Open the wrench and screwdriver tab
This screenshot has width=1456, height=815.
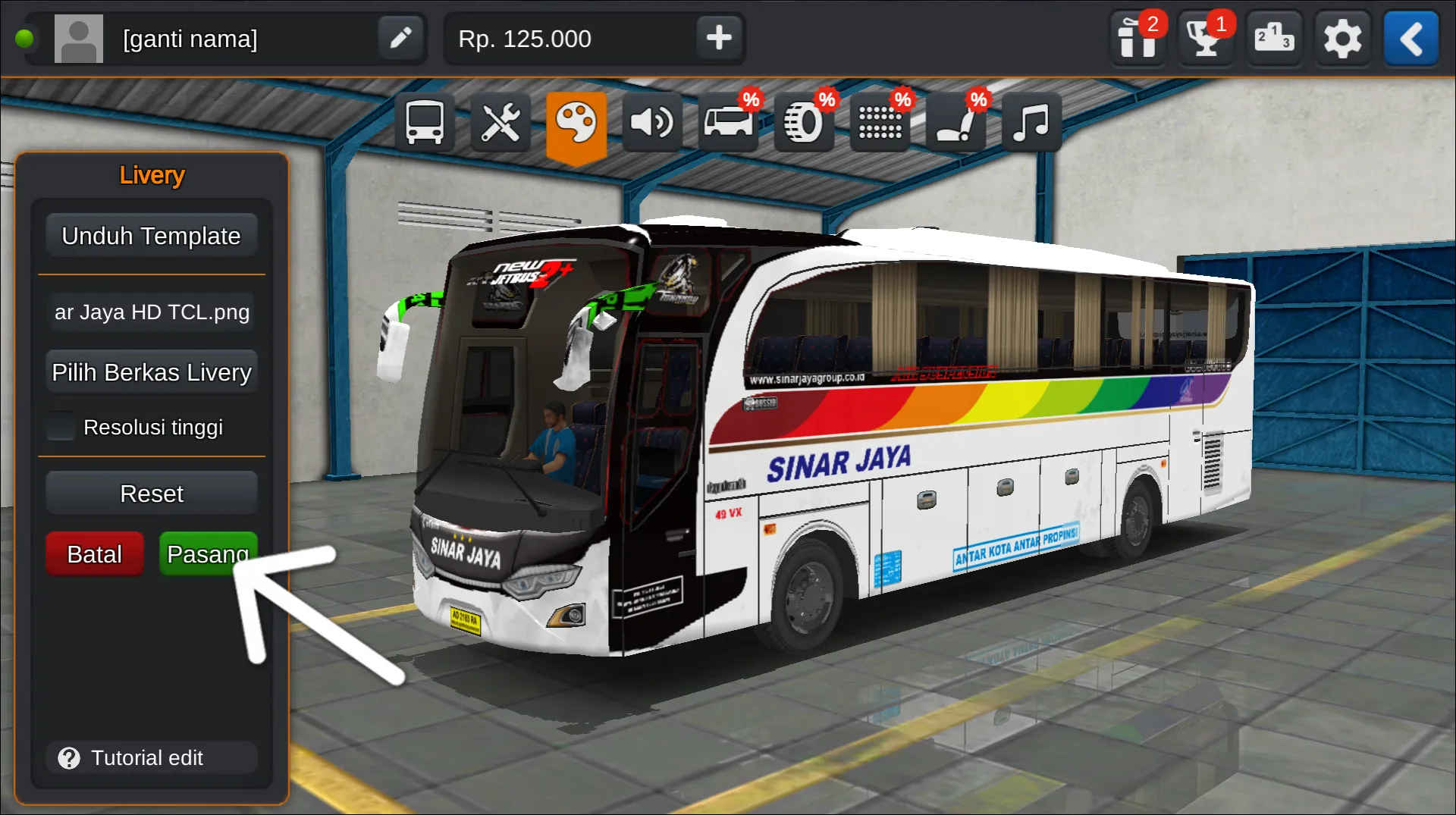click(x=500, y=122)
